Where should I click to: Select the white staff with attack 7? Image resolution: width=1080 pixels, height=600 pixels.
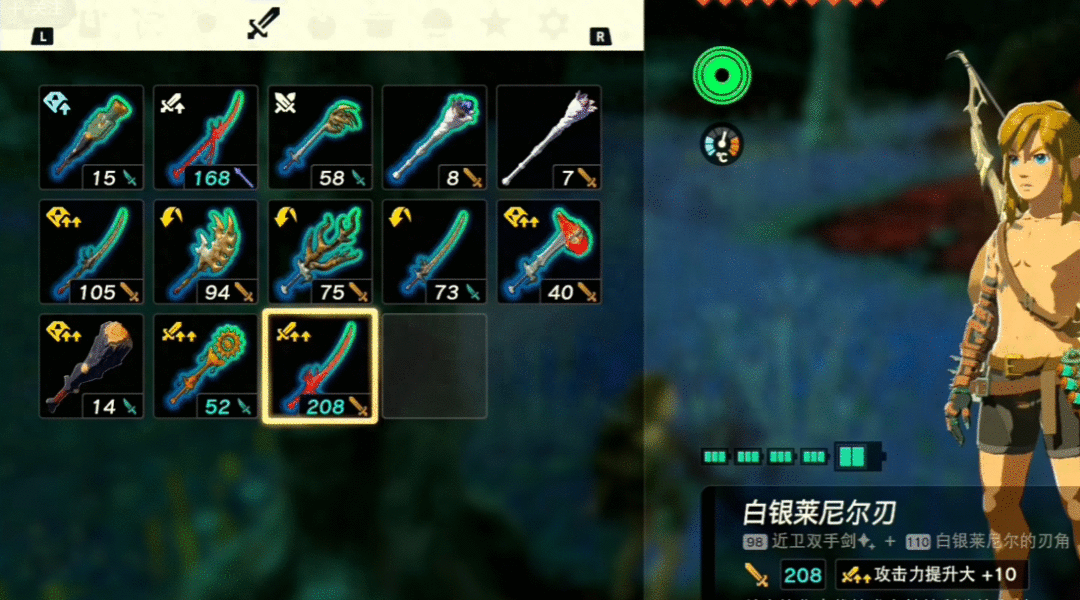(548, 138)
